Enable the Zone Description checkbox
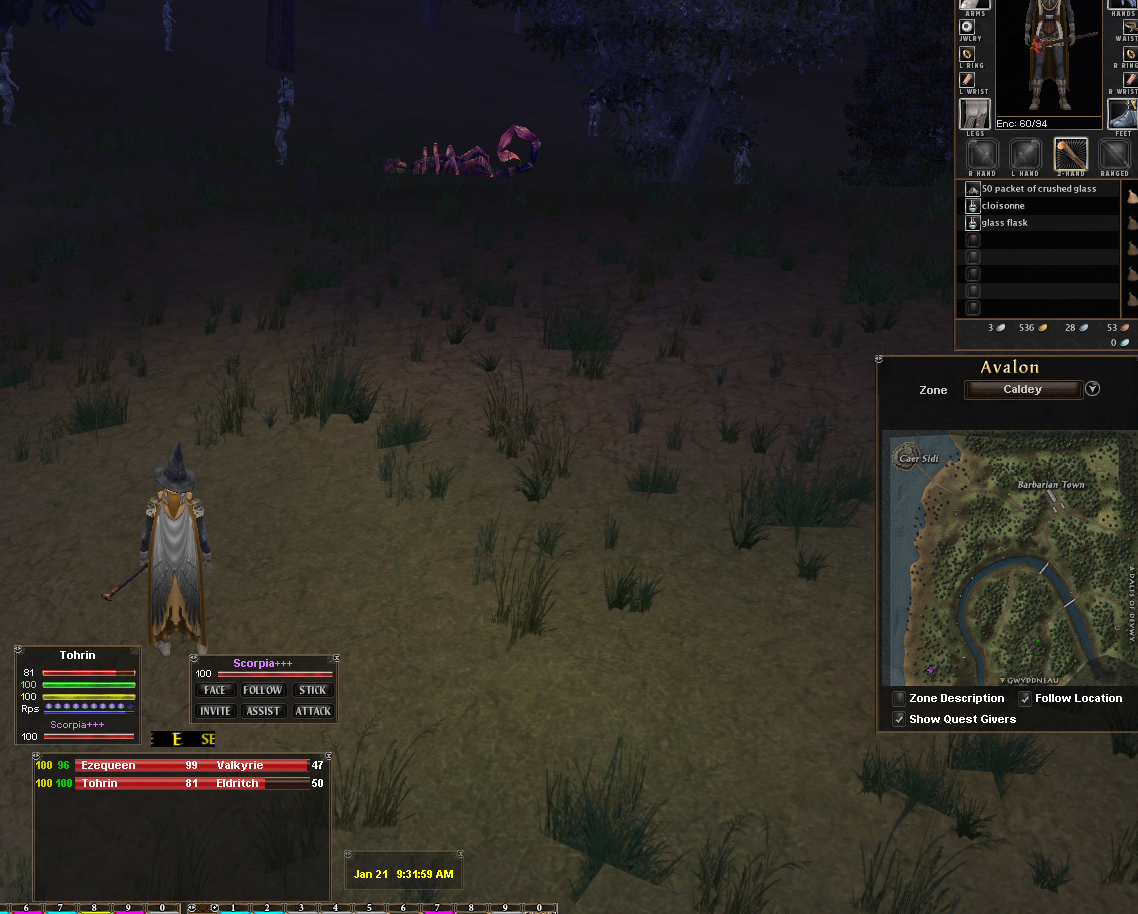This screenshot has height=914, width=1138. pyautogui.click(x=900, y=699)
